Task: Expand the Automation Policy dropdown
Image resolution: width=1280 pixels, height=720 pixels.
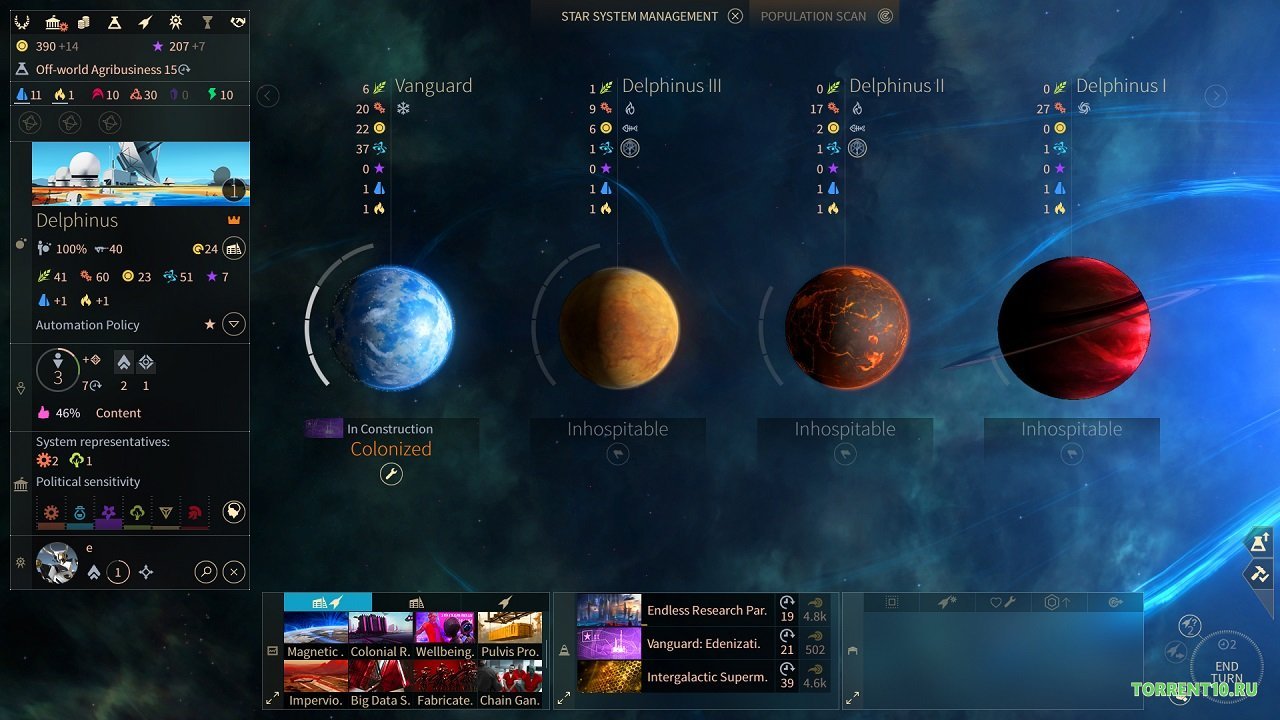Action: tap(234, 324)
